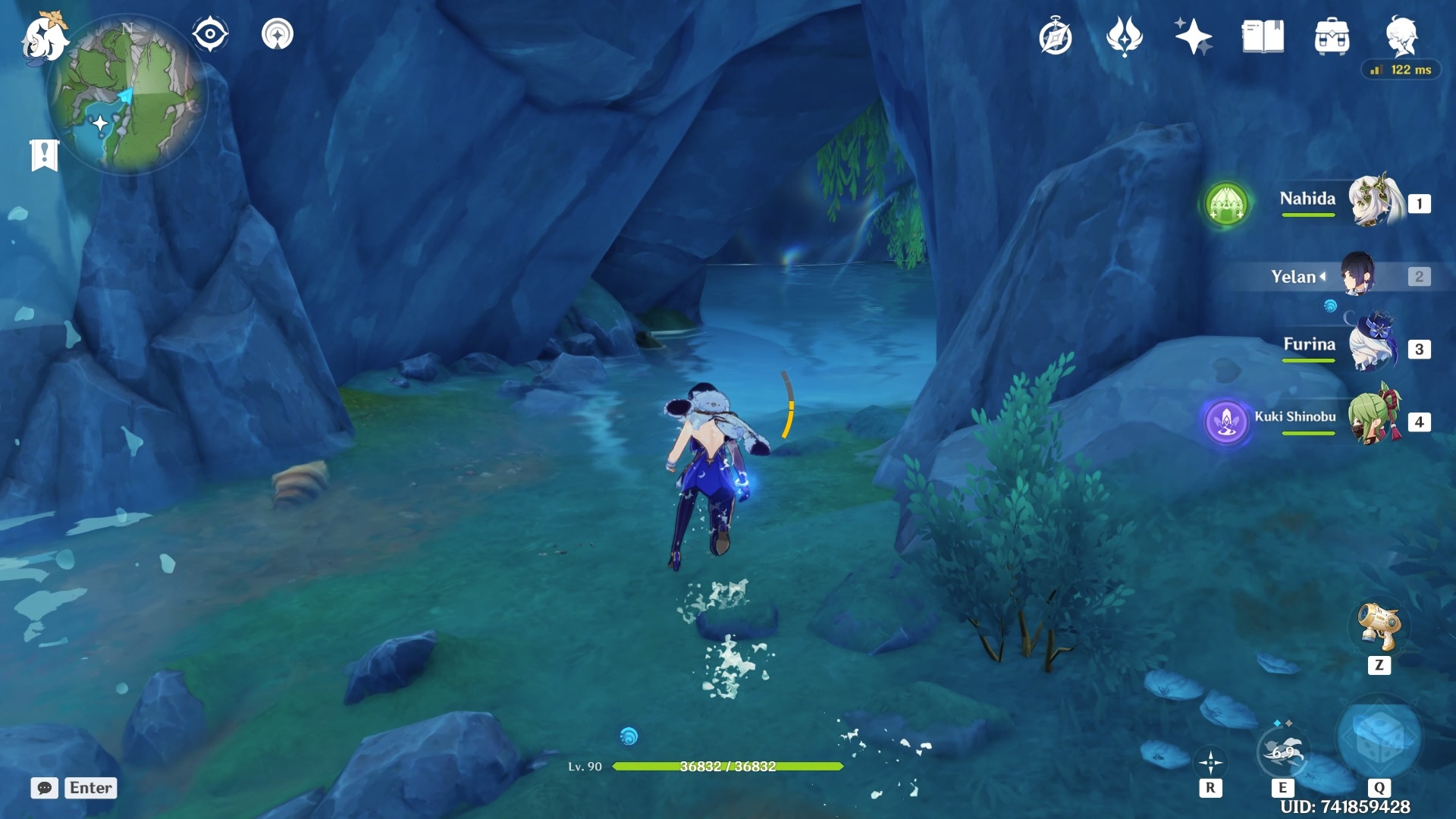Open the wish star icon
The height and width of the screenshot is (819, 1456).
(x=1193, y=36)
